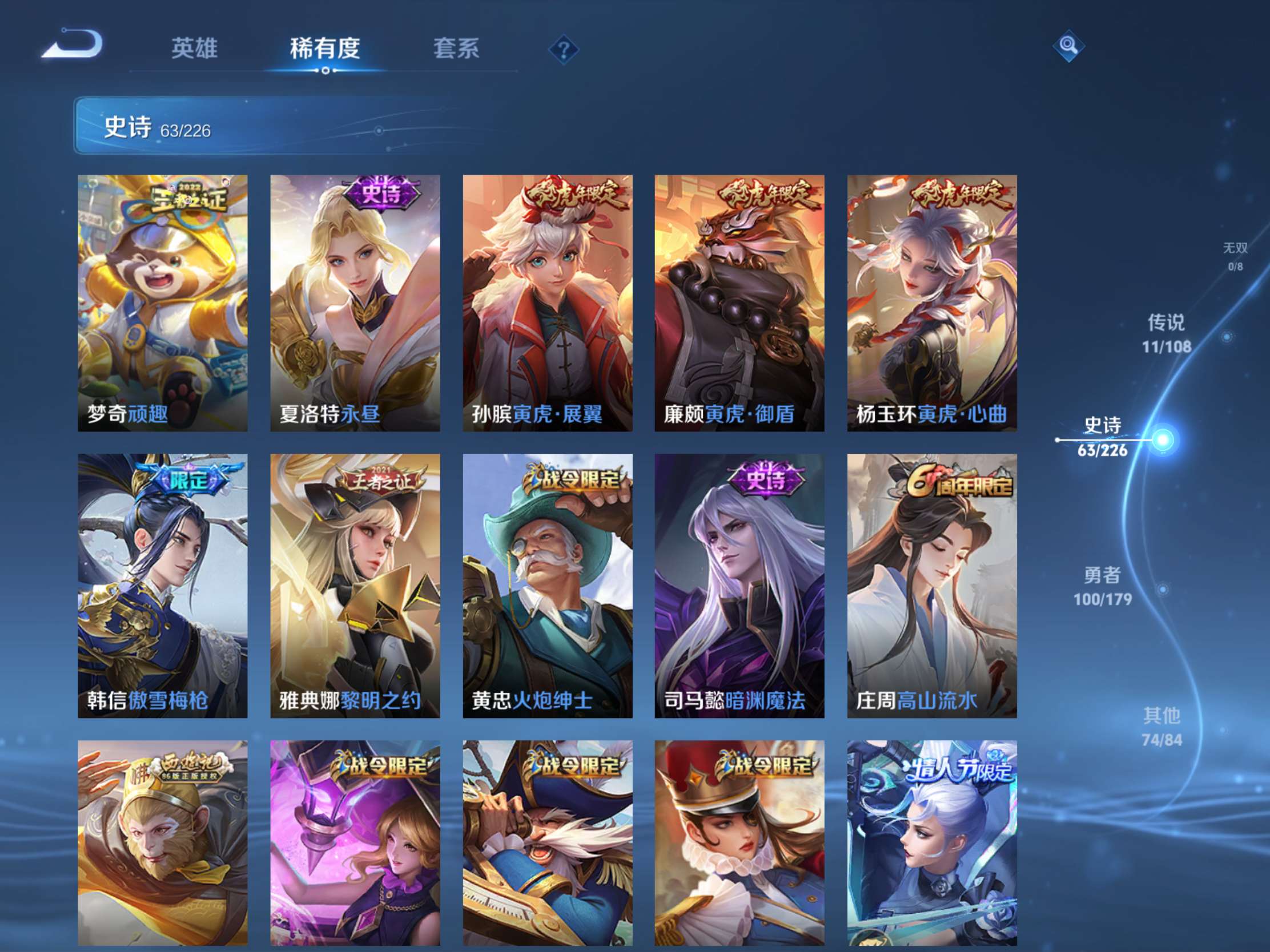Open the 韩信 傲雪梅枪 skin
This screenshot has width=1270, height=952.
pos(163,586)
